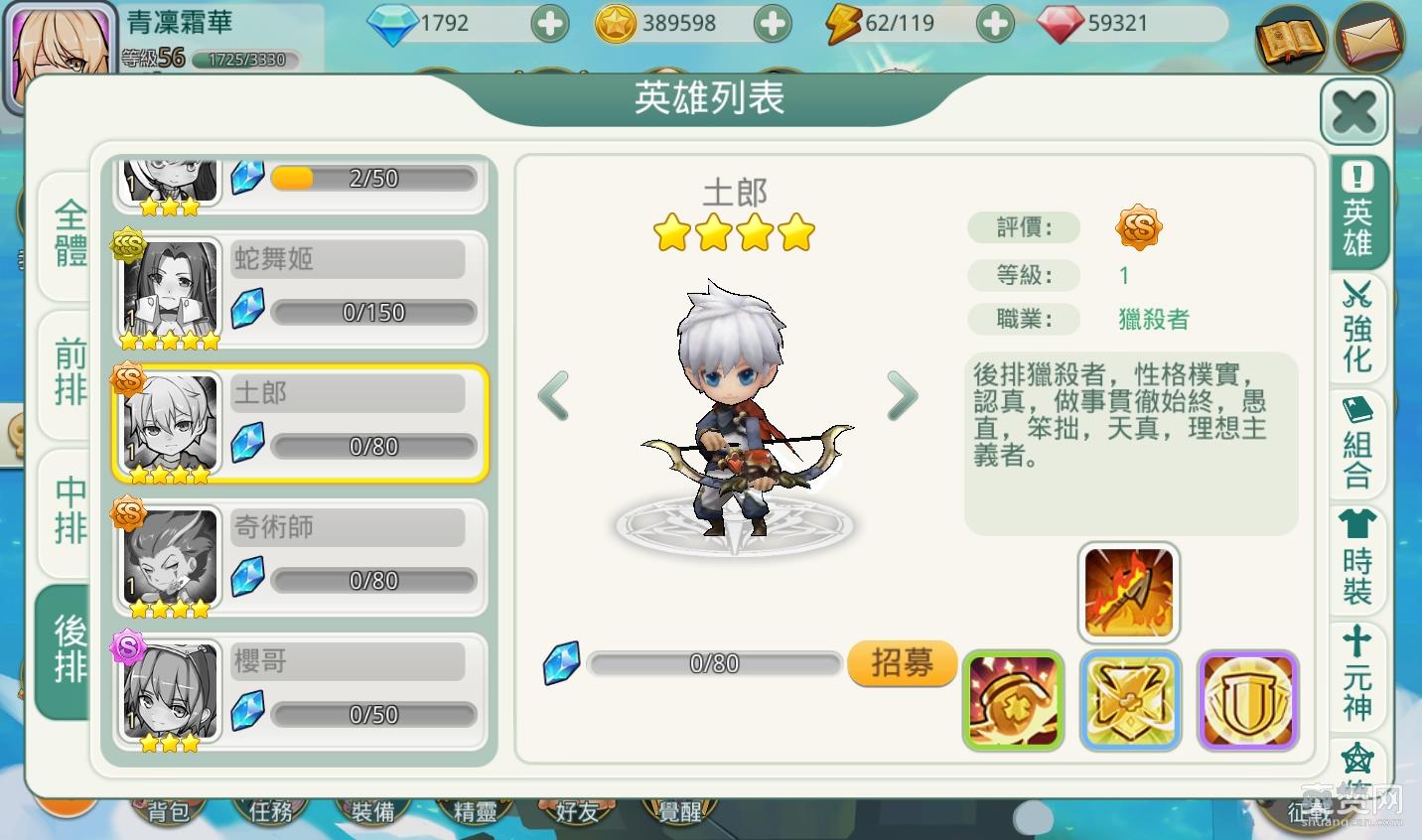Open the 好友 friends icon
The image size is (1422, 840).
click(x=576, y=811)
